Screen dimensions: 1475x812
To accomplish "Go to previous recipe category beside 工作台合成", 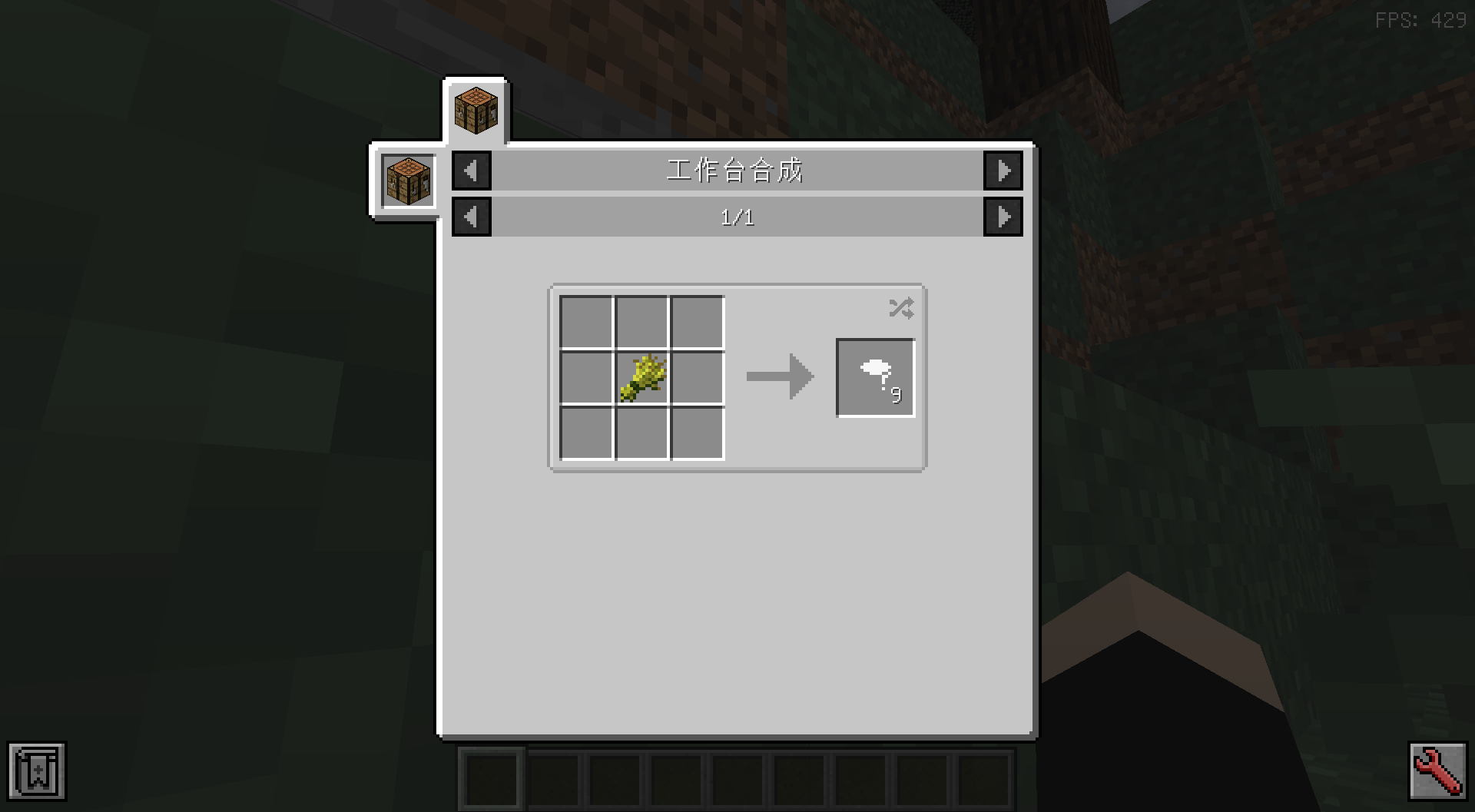I will 471,171.
